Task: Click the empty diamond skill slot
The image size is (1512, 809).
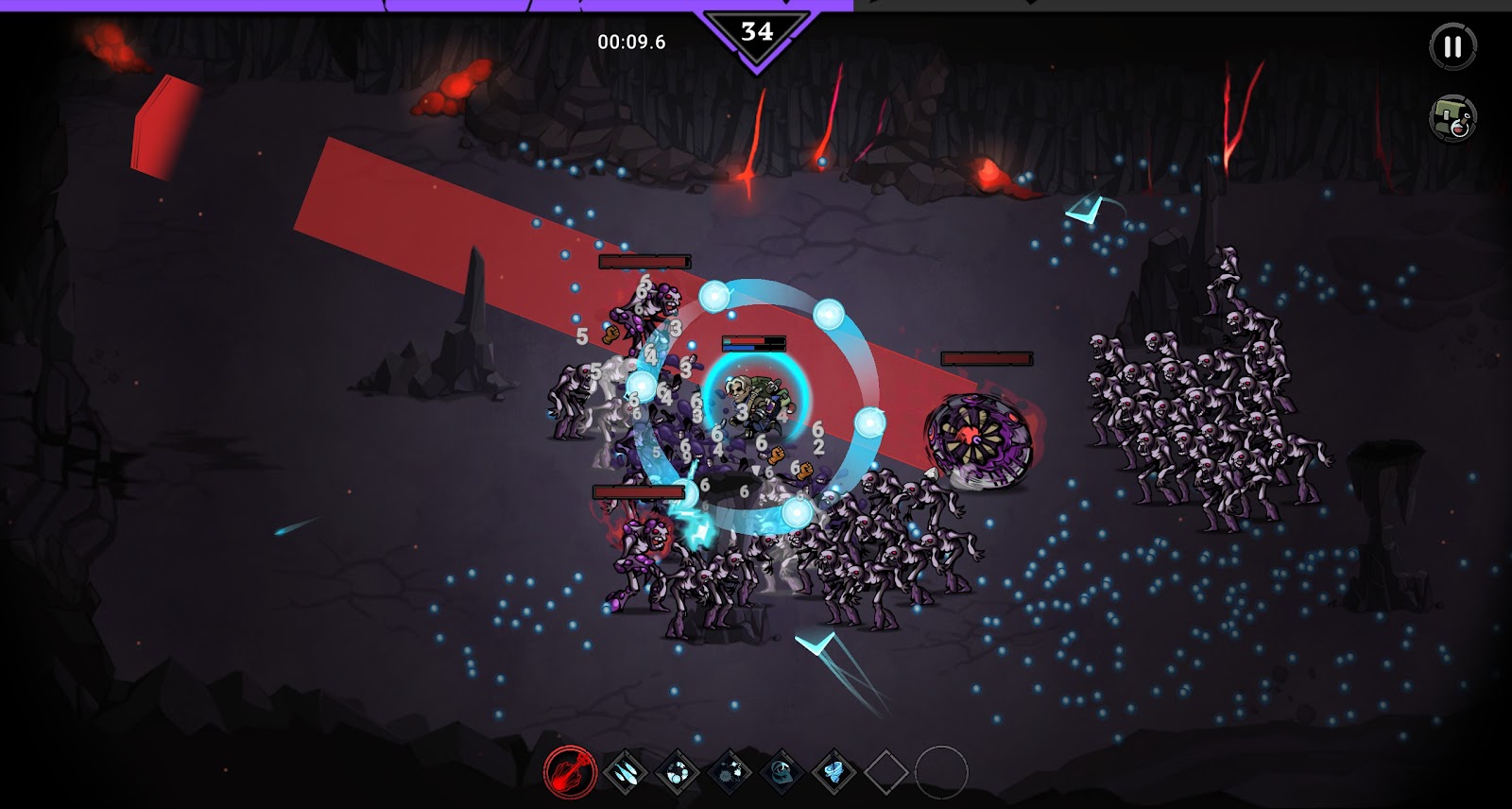Action: [x=885, y=772]
